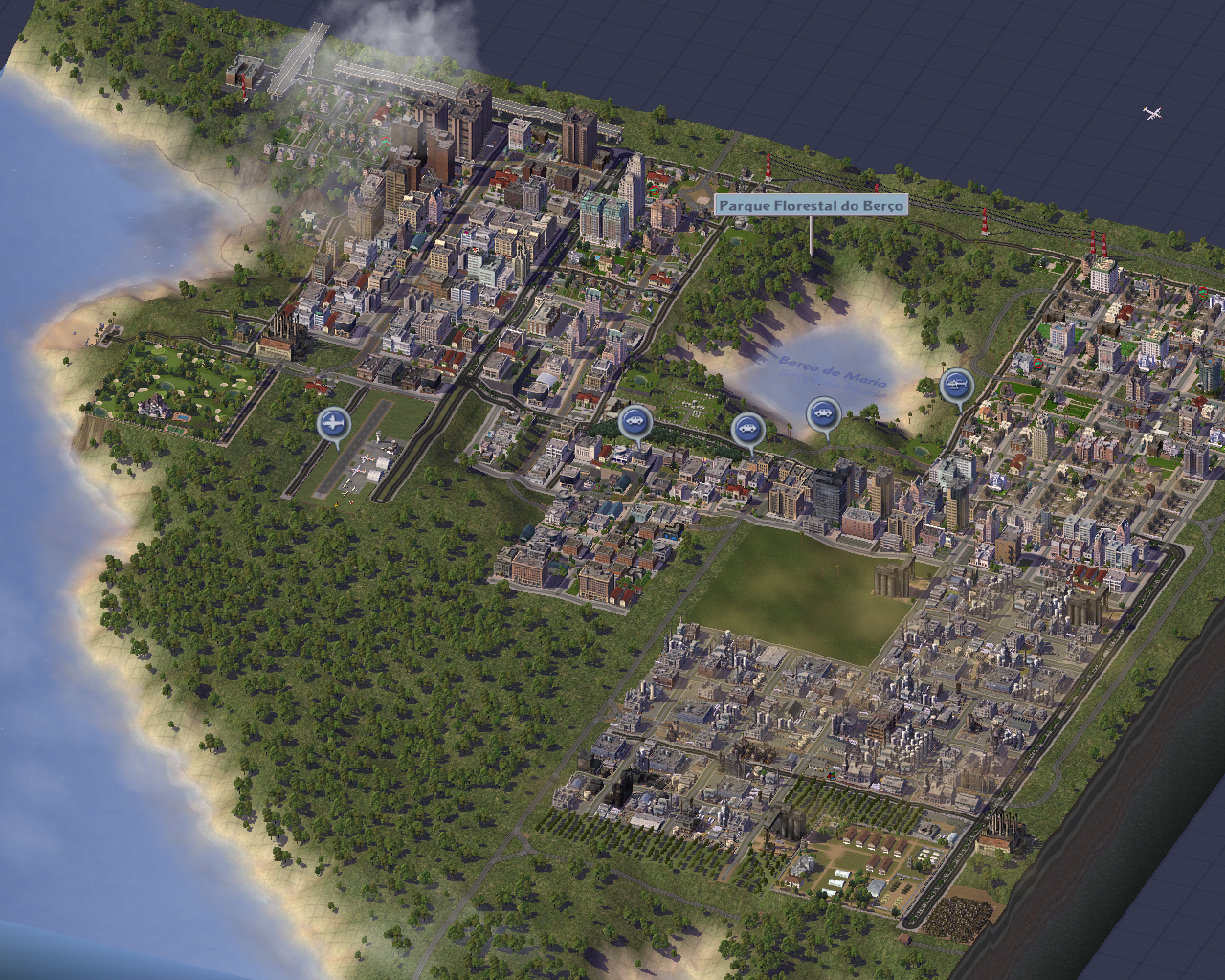Select the helicopter mission marker
Screen dimensions: 1225x980
coord(956,386)
